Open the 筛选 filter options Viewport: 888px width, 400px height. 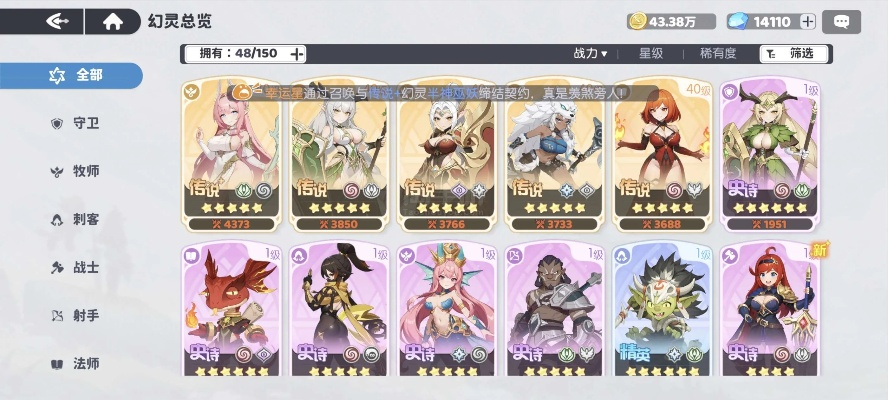point(791,53)
